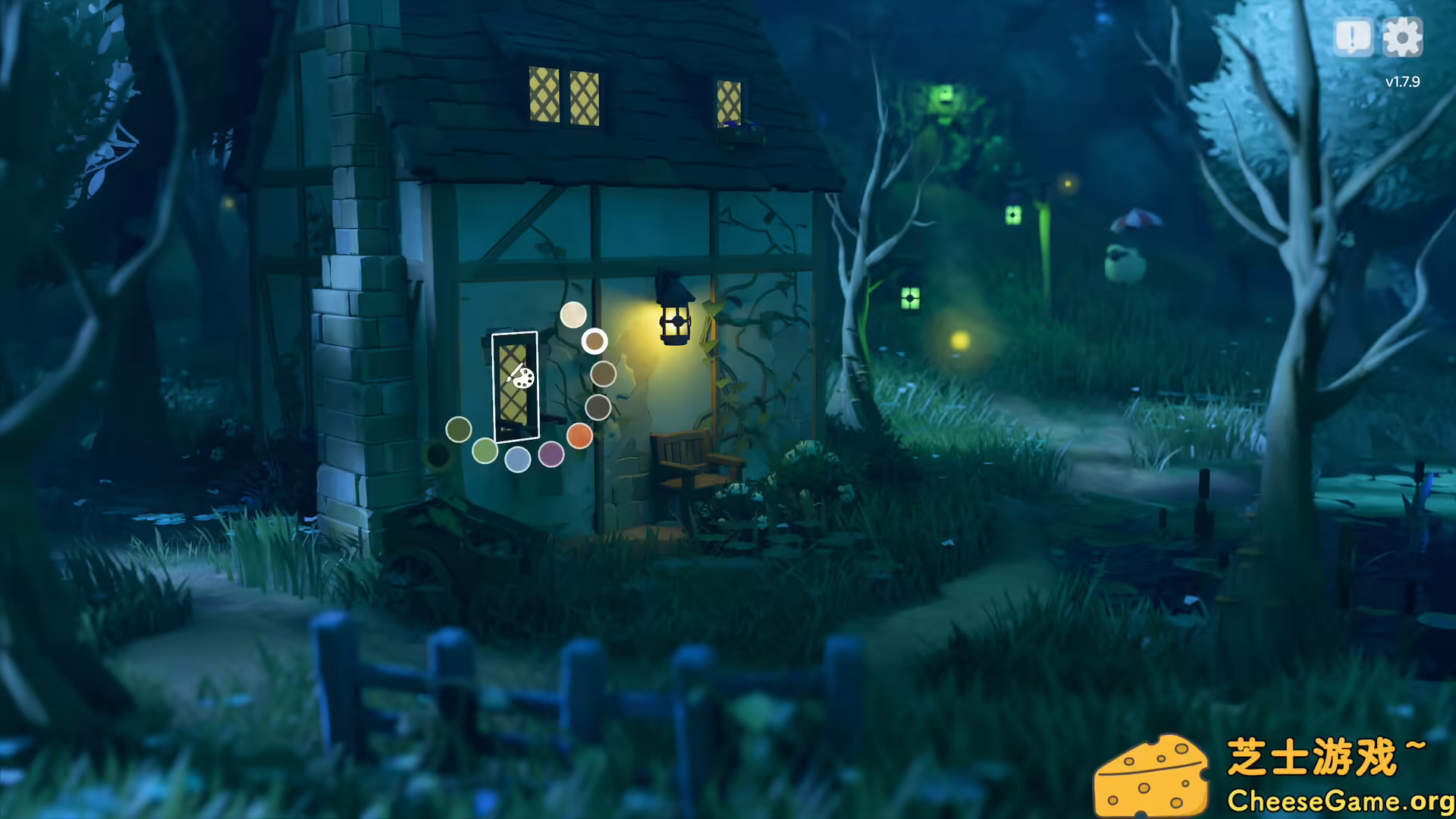Click the brush symbol beside the palette icon
Viewport: 1456px width, 819px height.
coord(513,373)
